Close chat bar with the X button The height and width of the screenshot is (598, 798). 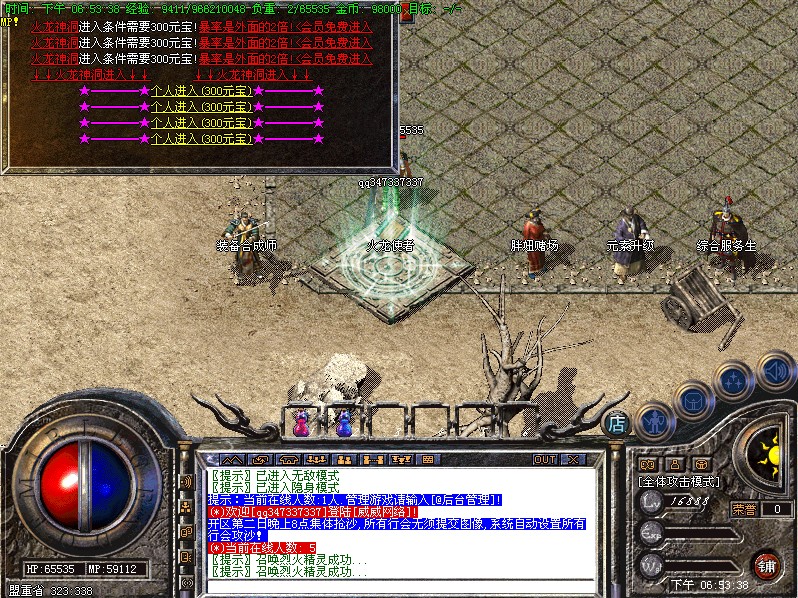(x=573, y=459)
